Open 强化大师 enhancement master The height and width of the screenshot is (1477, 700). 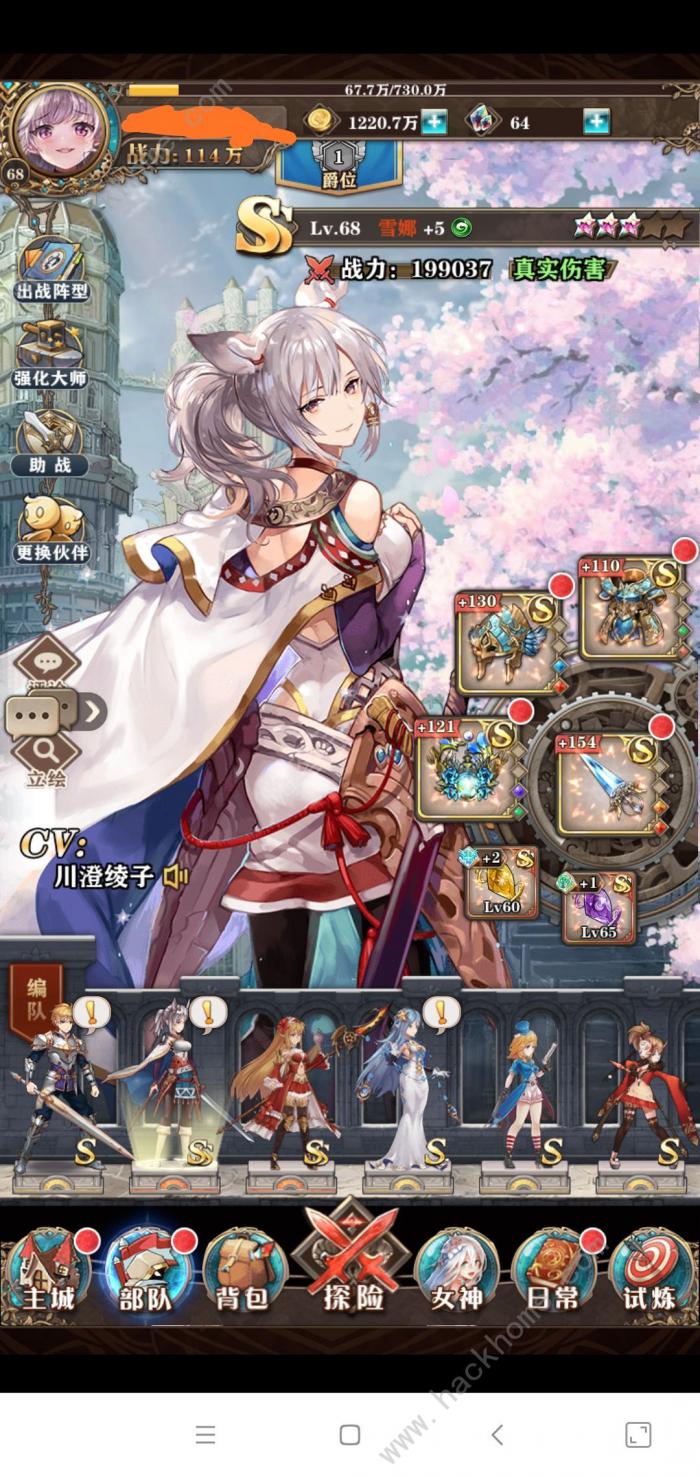click(x=52, y=351)
